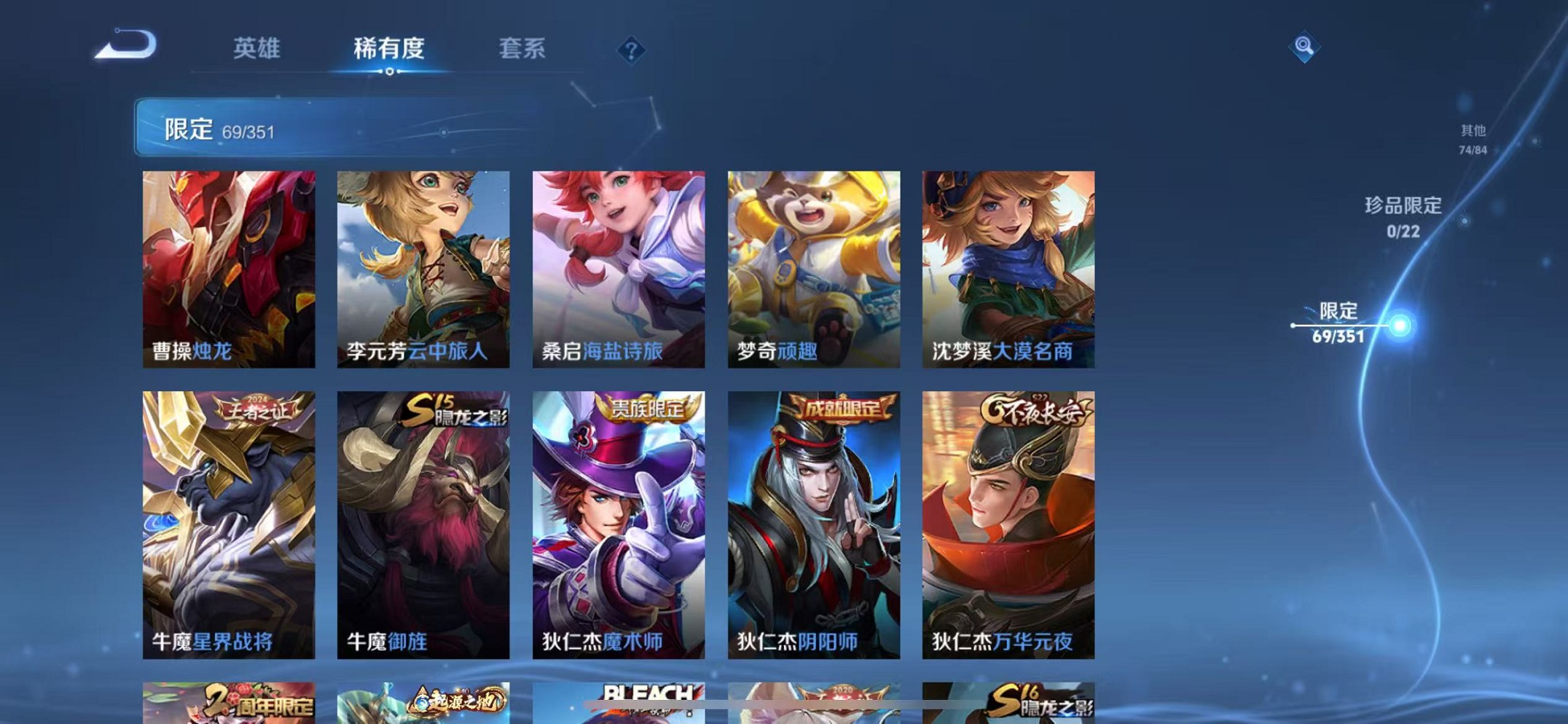This screenshot has width=1568, height=724.
Task: Open the 李元芳云中旅人 skin card
Action: pyautogui.click(x=423, y=269)
